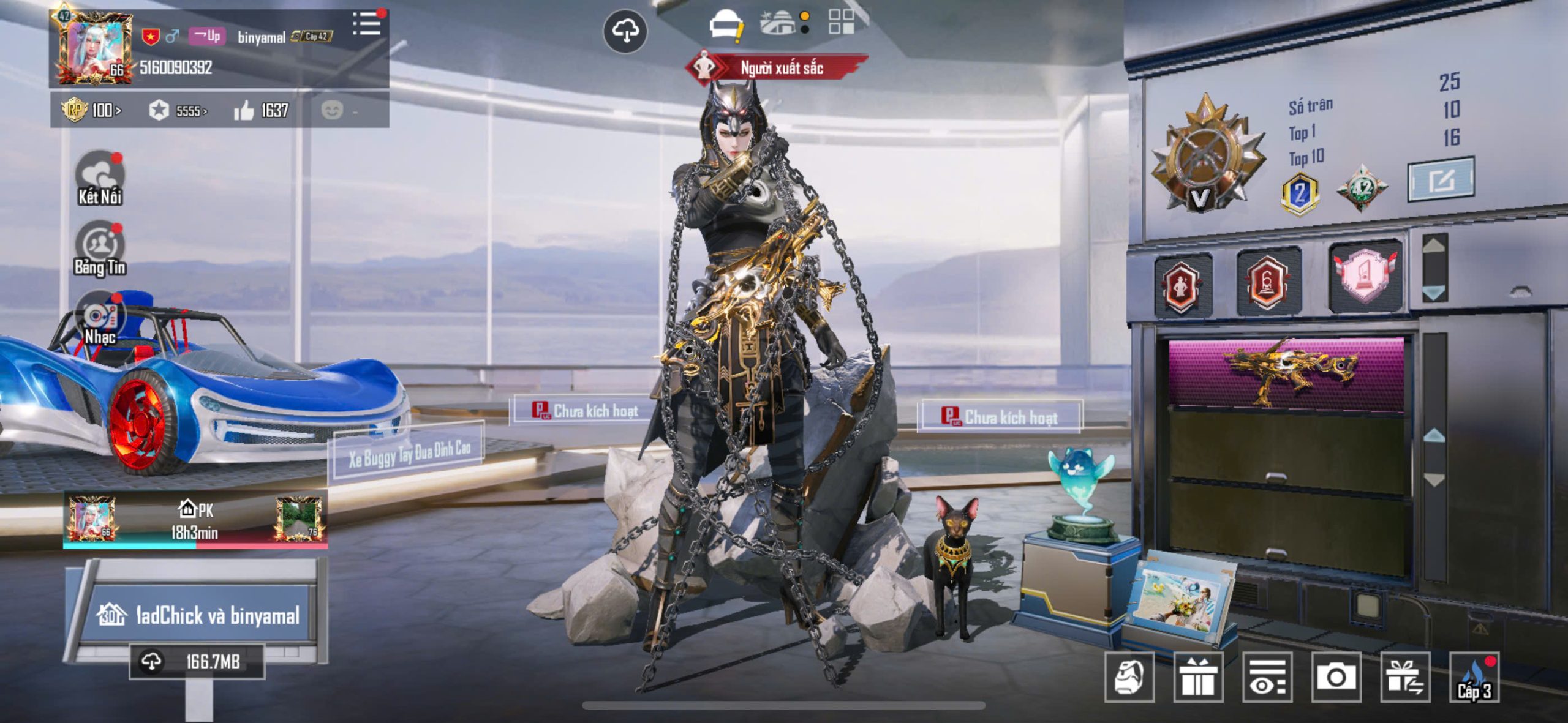This screenshot has width=1568, height=723.
Task: Tap the cloud download button at top
Action: (x=625, y=31)
